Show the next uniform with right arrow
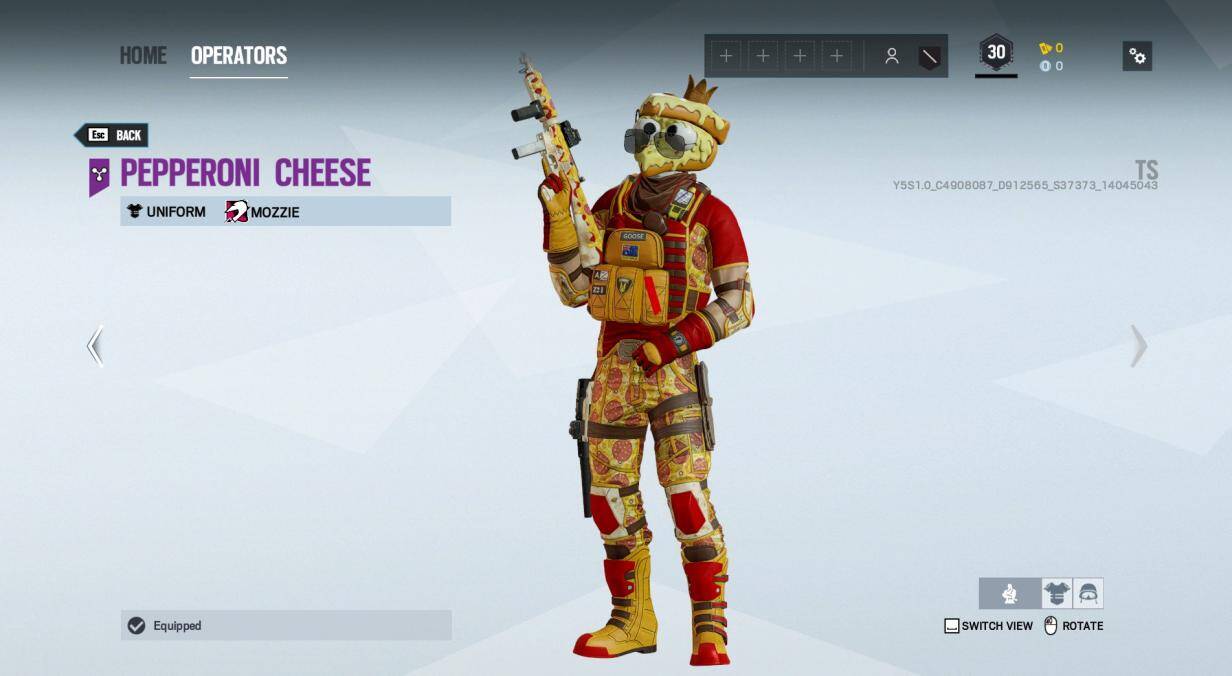This screenshot has width=1232, height=676. 1138,346
